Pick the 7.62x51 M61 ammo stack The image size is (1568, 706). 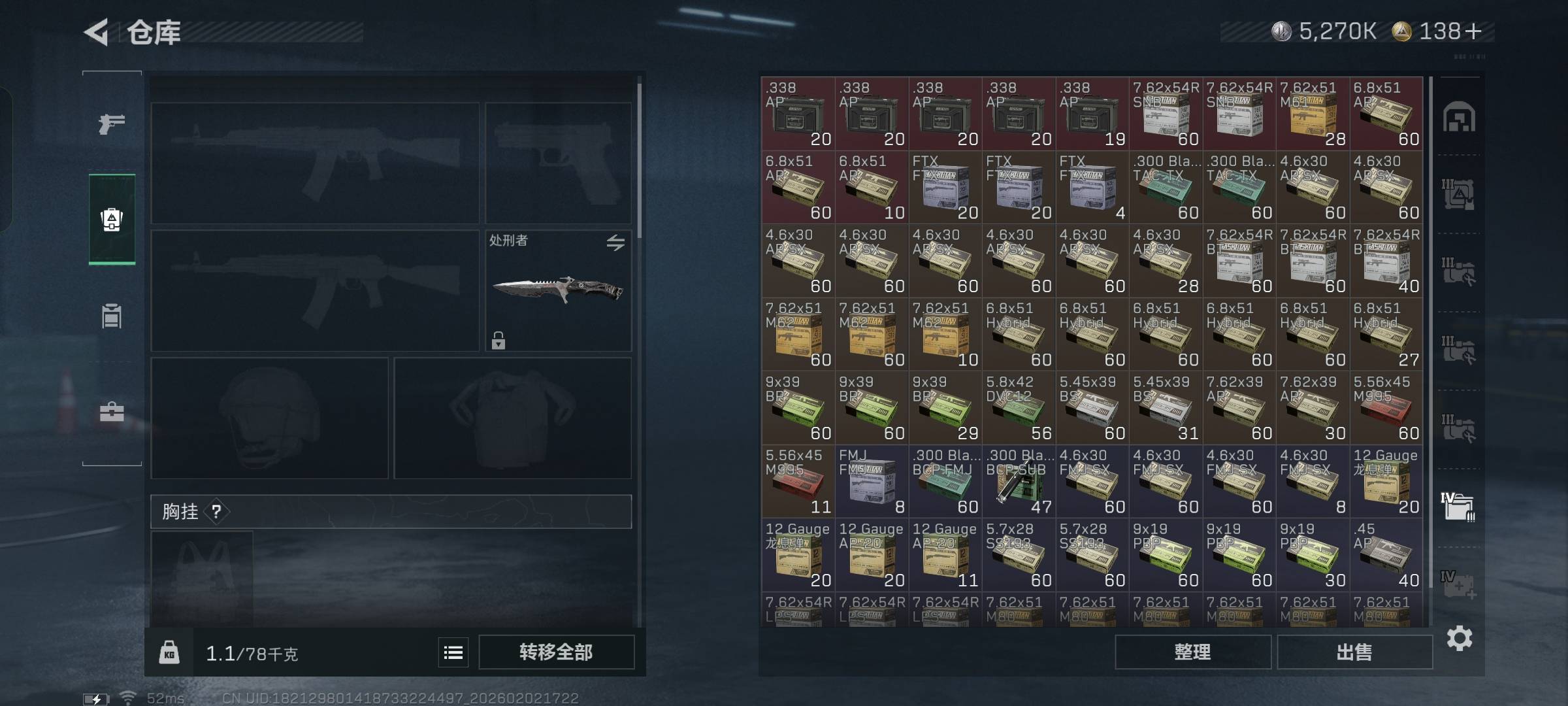[x=1313, y=114]
